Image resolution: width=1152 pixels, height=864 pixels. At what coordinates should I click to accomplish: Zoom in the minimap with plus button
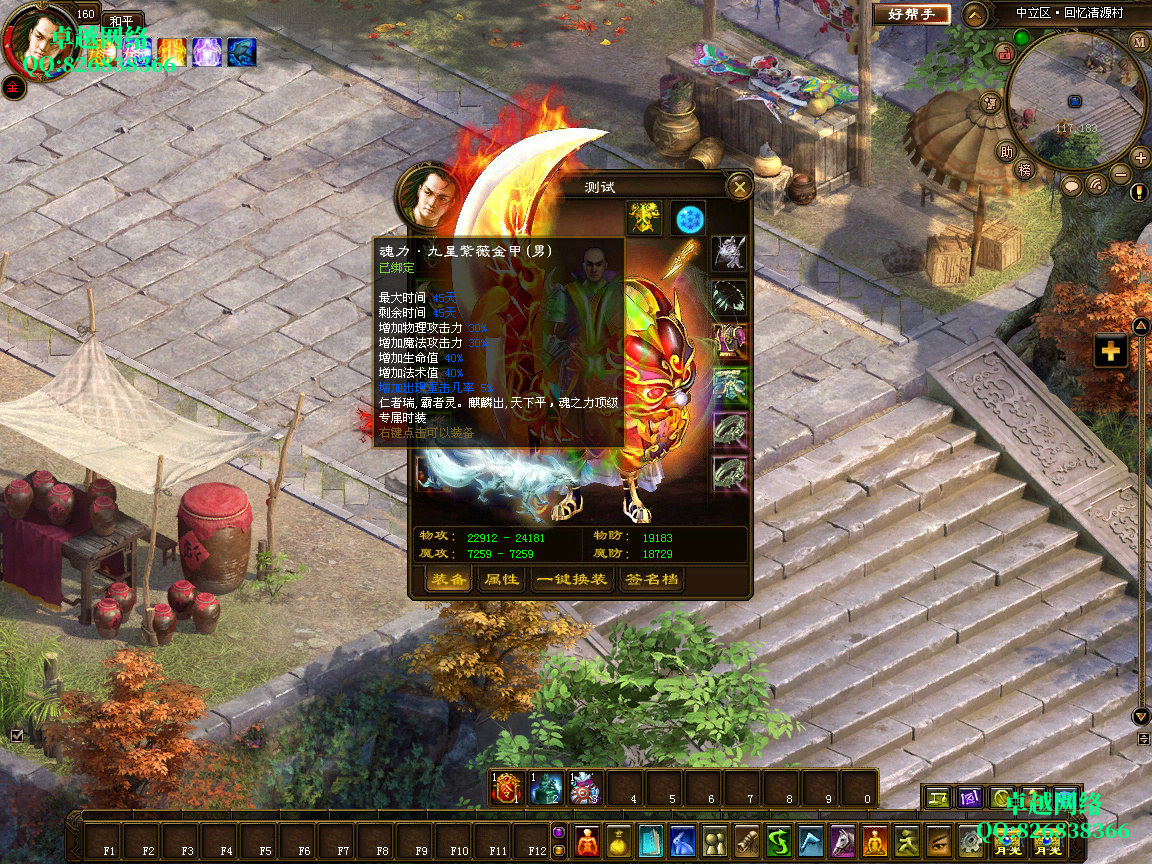[1140, 157]
